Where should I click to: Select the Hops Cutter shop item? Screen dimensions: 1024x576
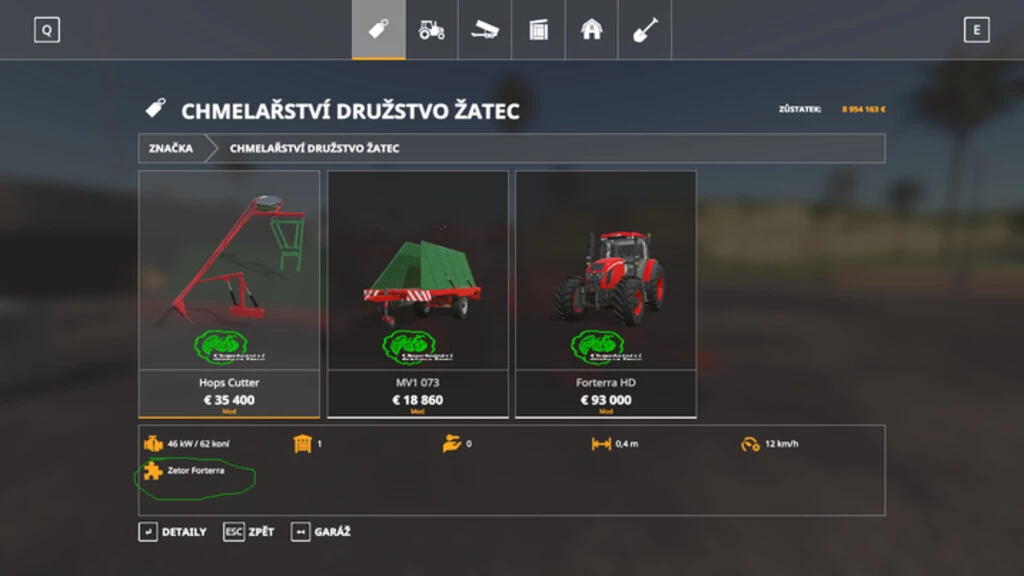click(229, 293)
